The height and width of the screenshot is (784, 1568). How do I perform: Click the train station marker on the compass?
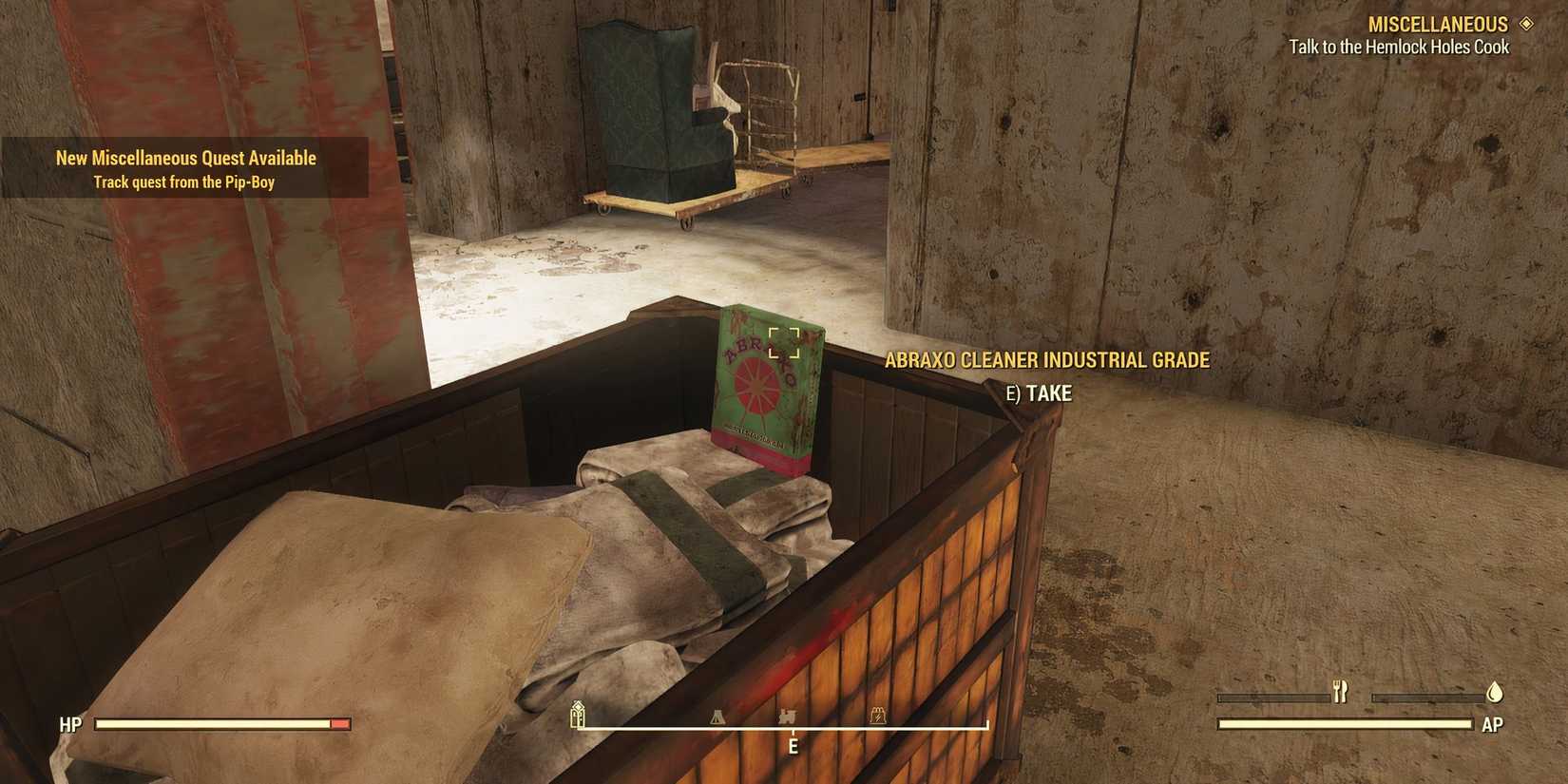click(x=788, y=715)
